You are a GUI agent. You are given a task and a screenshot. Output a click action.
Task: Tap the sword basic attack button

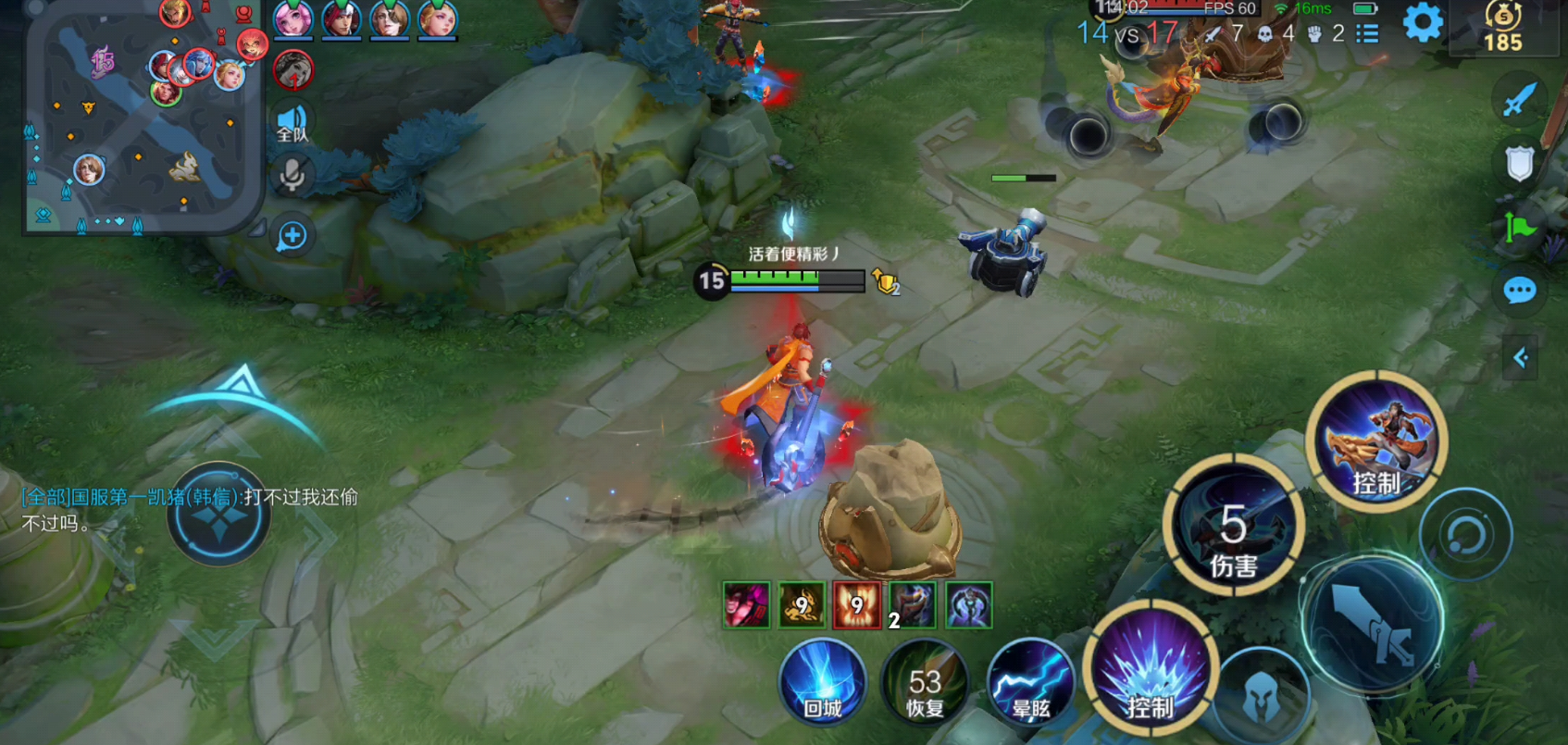(1373, 625)
